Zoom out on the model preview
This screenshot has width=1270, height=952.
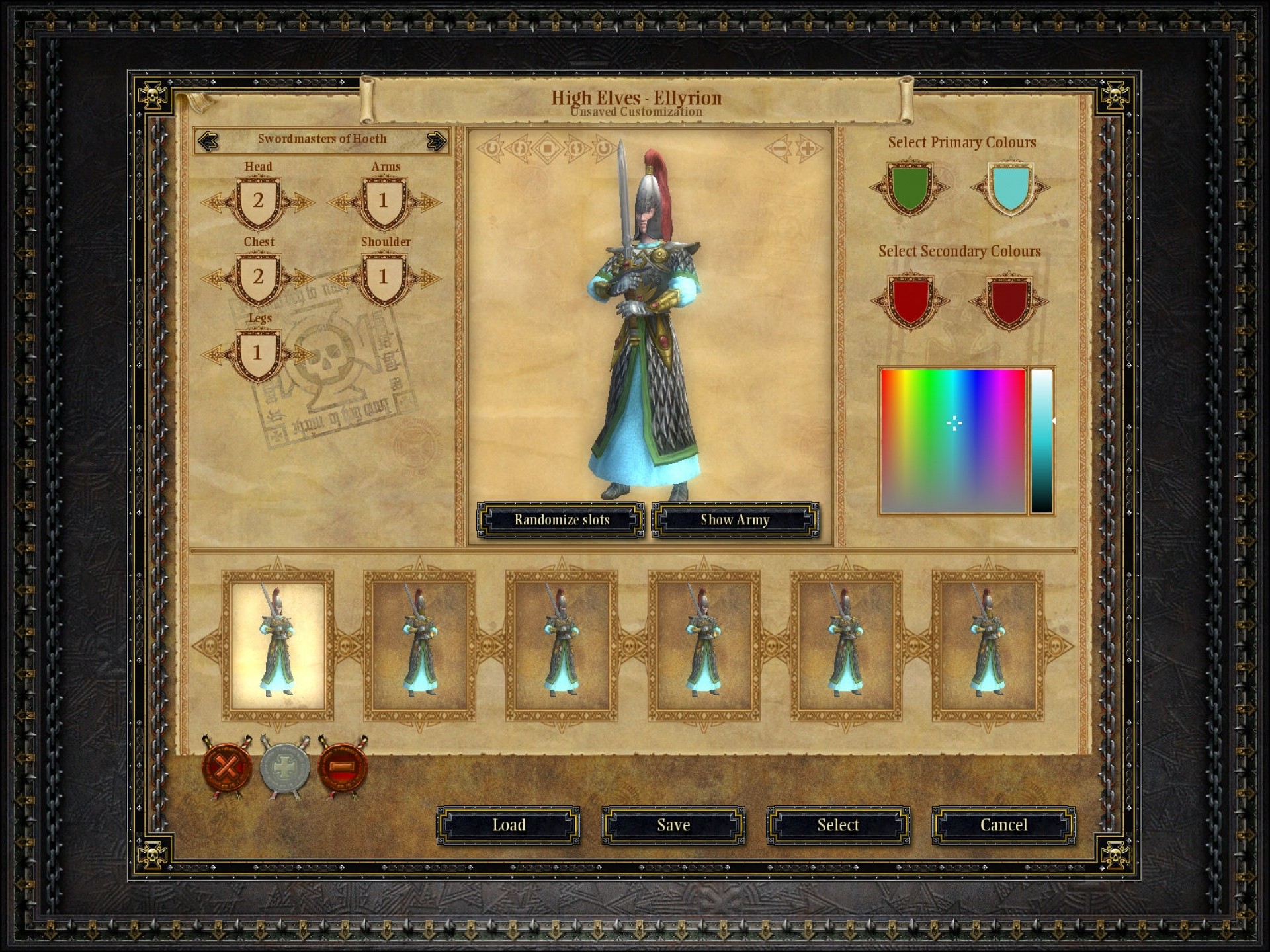point(779,149)
